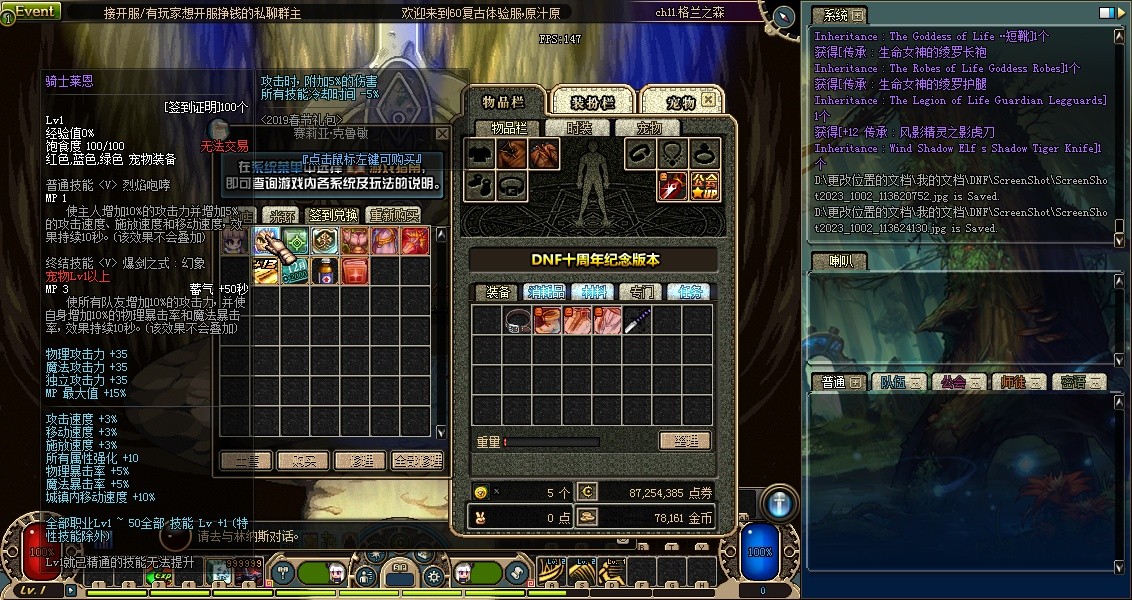
Task: Show the 消耗品 consumables category
Action: (x=546, y=292)
